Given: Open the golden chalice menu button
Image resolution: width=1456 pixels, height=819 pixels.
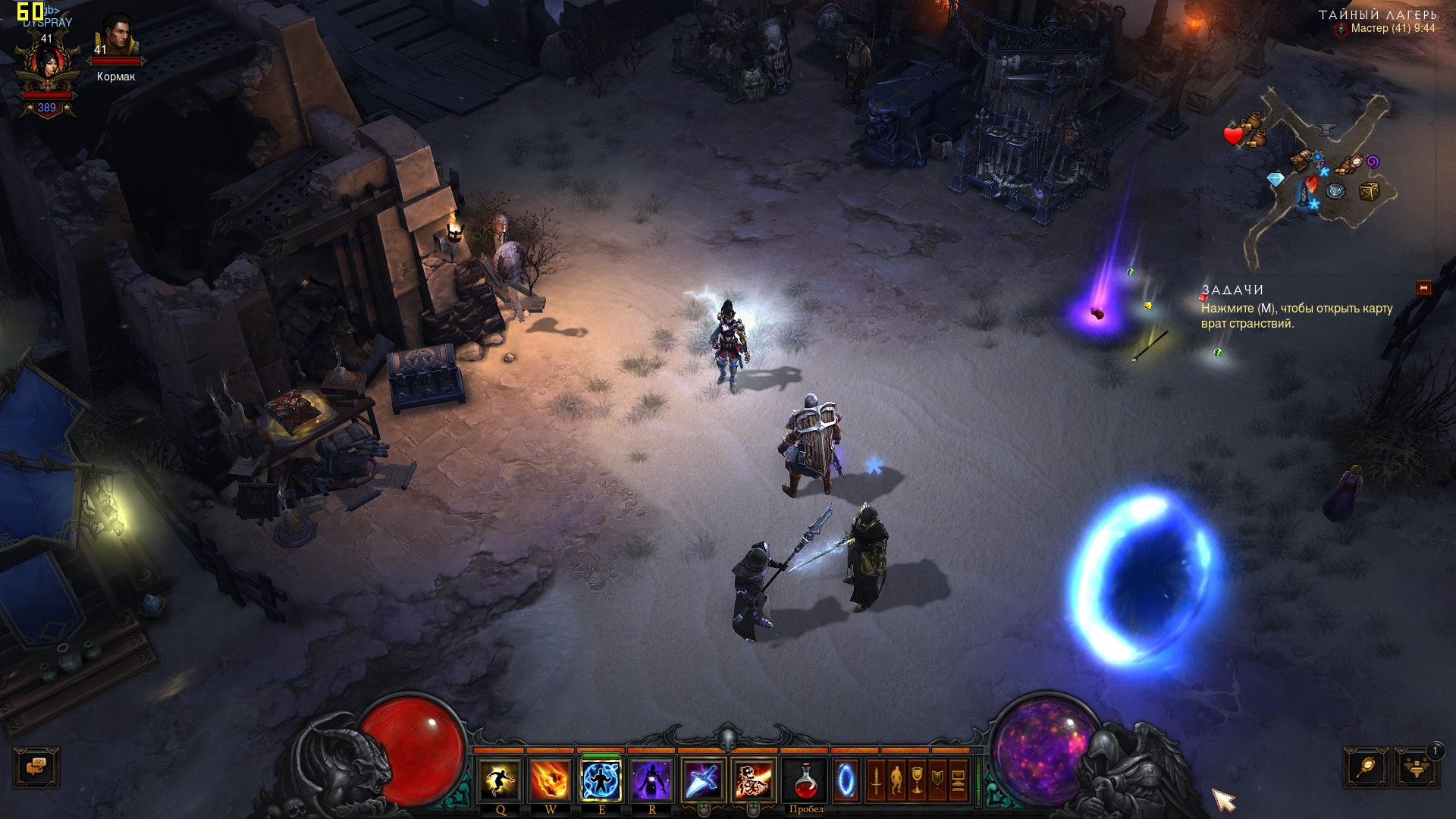Looking at the screenshot, I should click(x=917, y=780).
